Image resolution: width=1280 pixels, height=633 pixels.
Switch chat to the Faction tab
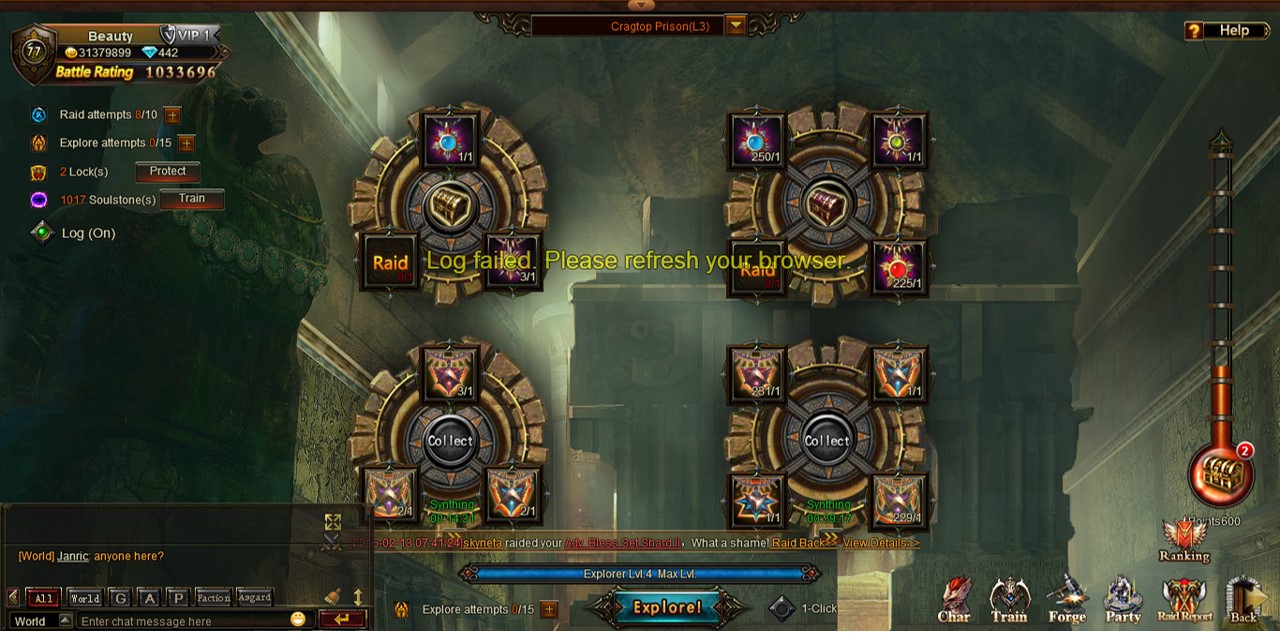click(213, 598)
